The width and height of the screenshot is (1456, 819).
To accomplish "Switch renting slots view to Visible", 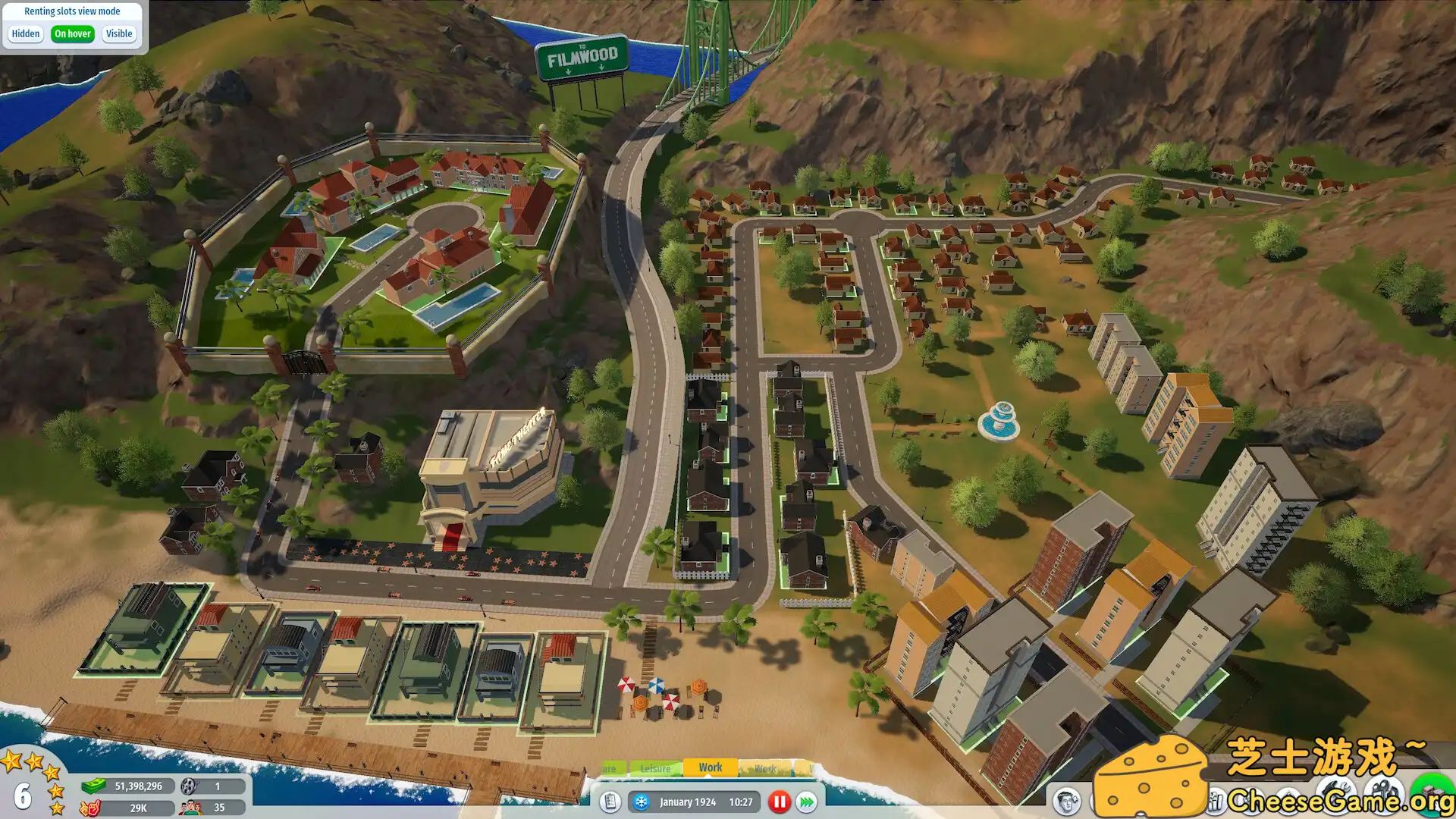I will pos(119,34).
